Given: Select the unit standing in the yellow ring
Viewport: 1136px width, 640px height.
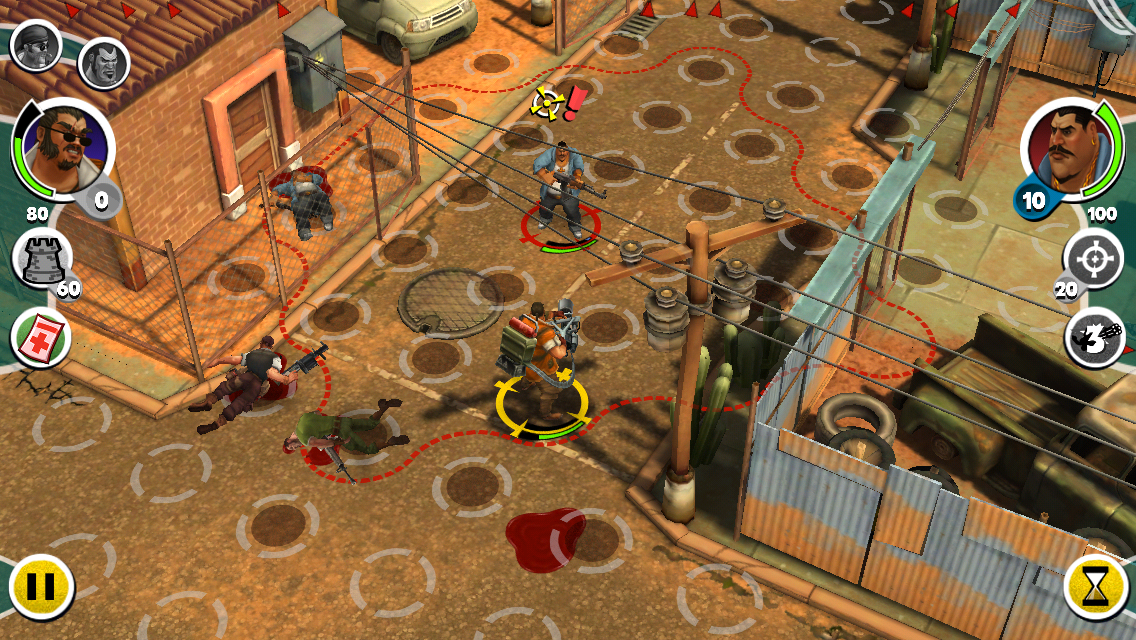Looking at the screenshot, I should click(x=541, y=360).
